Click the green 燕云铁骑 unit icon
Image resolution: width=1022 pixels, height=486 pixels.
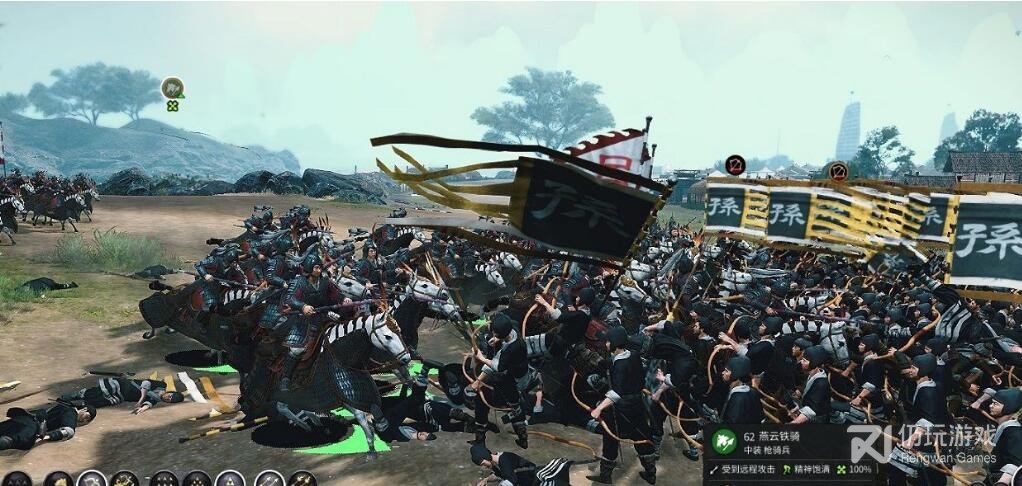tap(722, 440)
